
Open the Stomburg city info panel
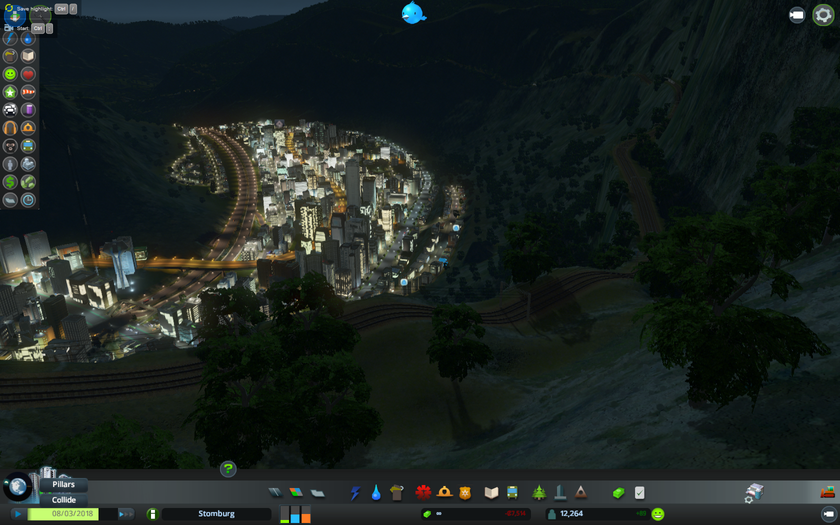pos(216,514)
